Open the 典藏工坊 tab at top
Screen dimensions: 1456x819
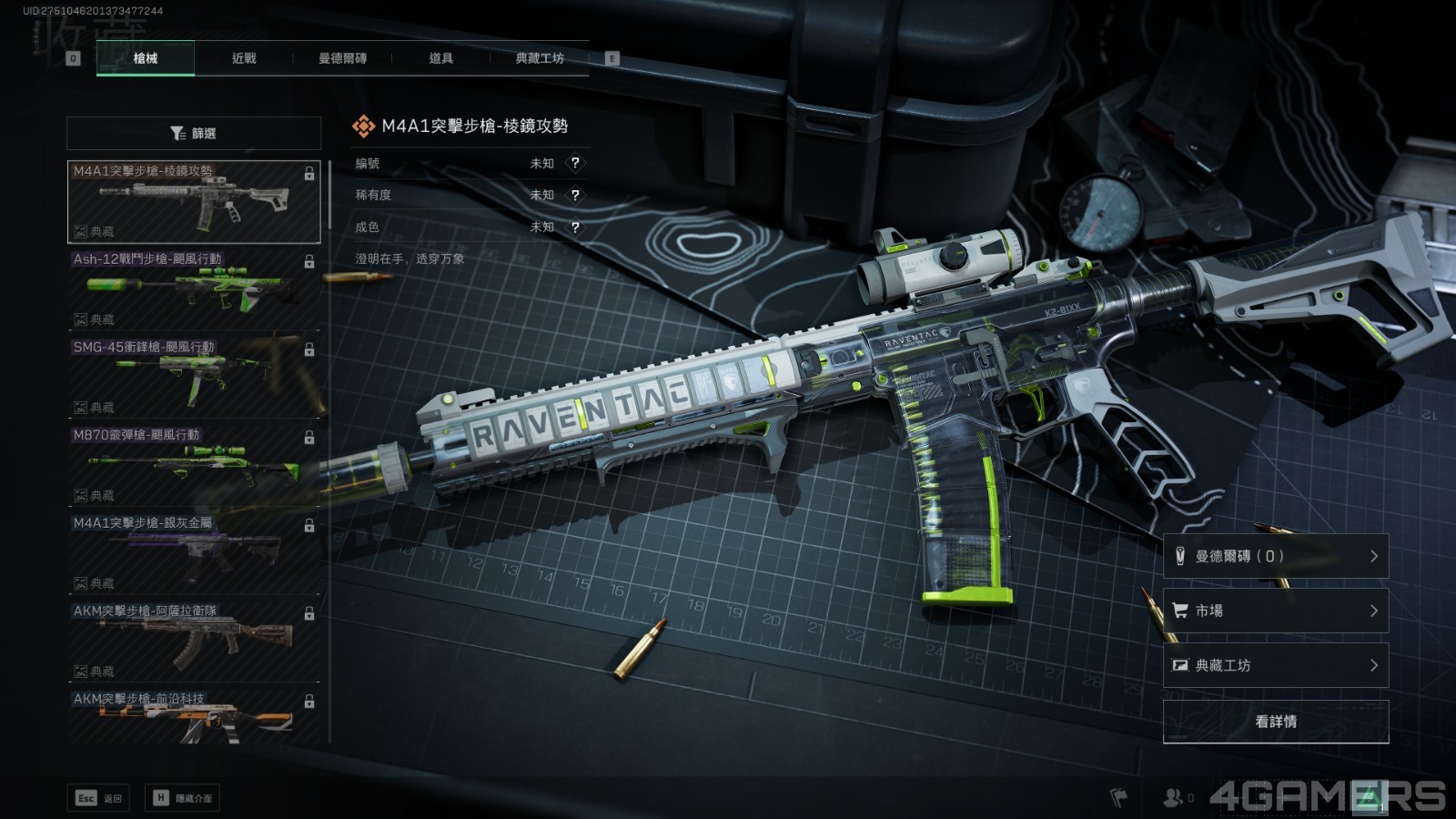[x=540, y=58]
